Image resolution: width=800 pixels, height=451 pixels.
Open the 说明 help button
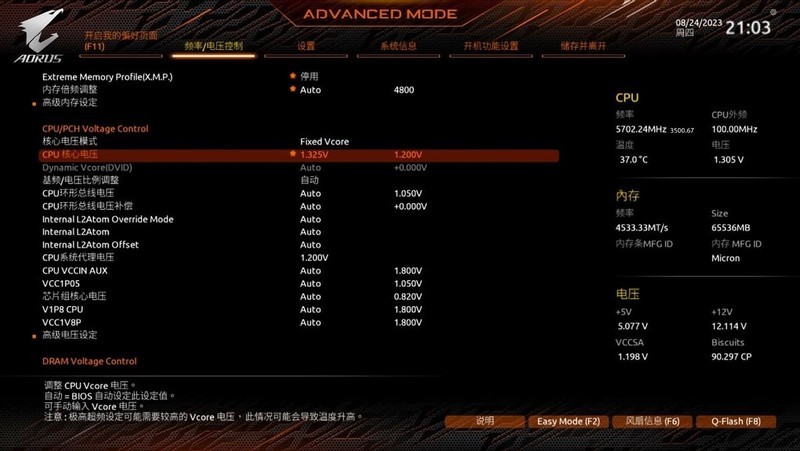pyautogui.click(x=485, y=422)
